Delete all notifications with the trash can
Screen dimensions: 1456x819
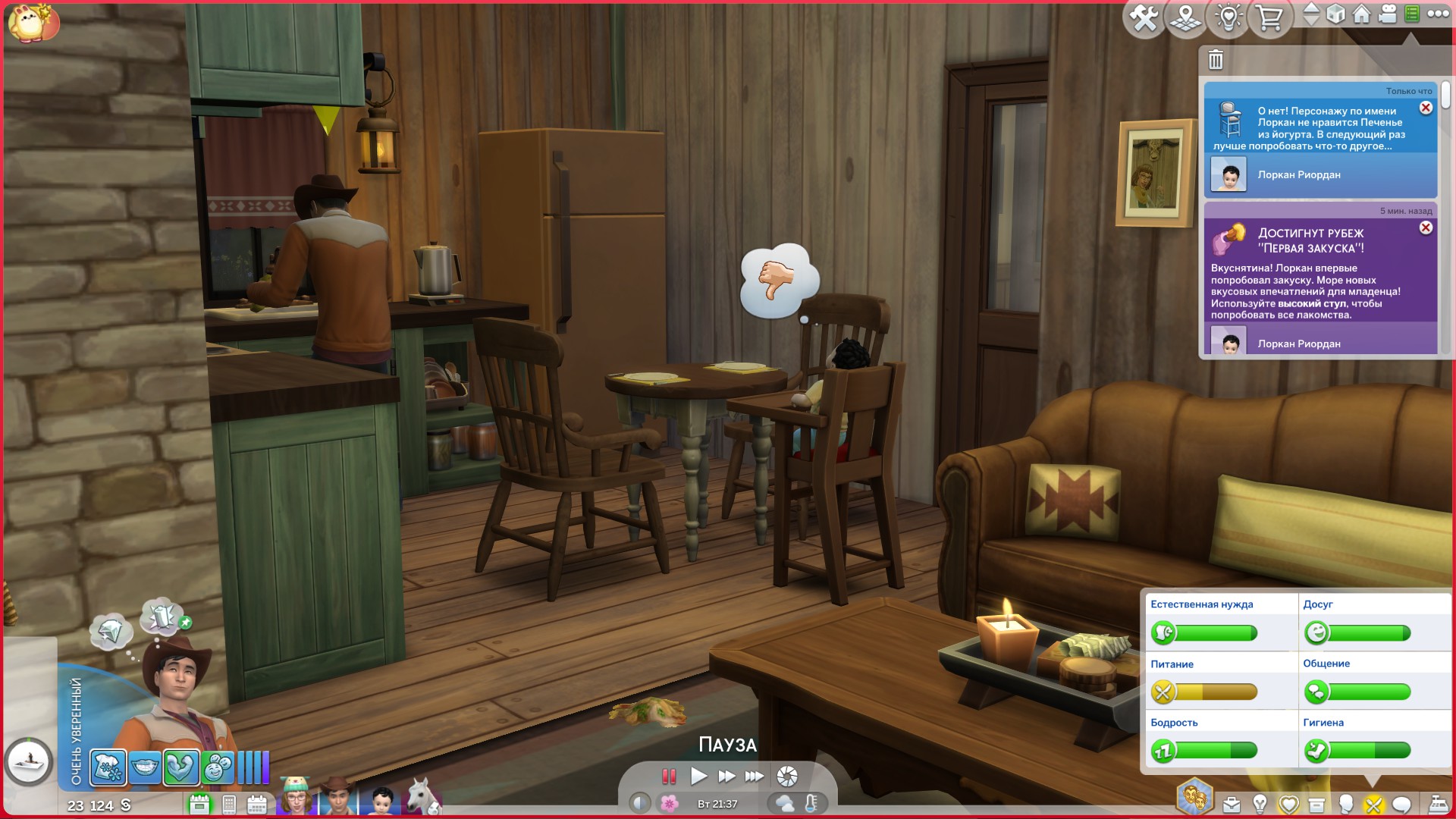[1216, 59]
